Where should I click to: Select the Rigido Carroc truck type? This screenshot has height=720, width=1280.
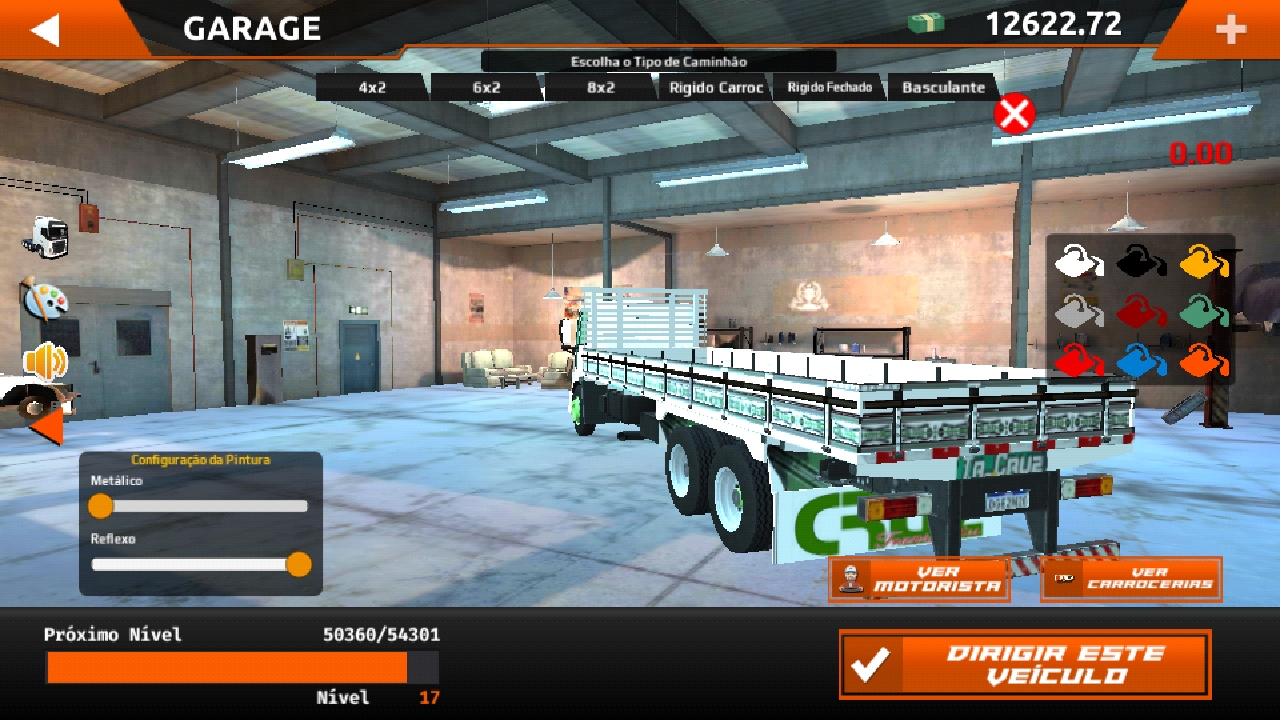716,88
